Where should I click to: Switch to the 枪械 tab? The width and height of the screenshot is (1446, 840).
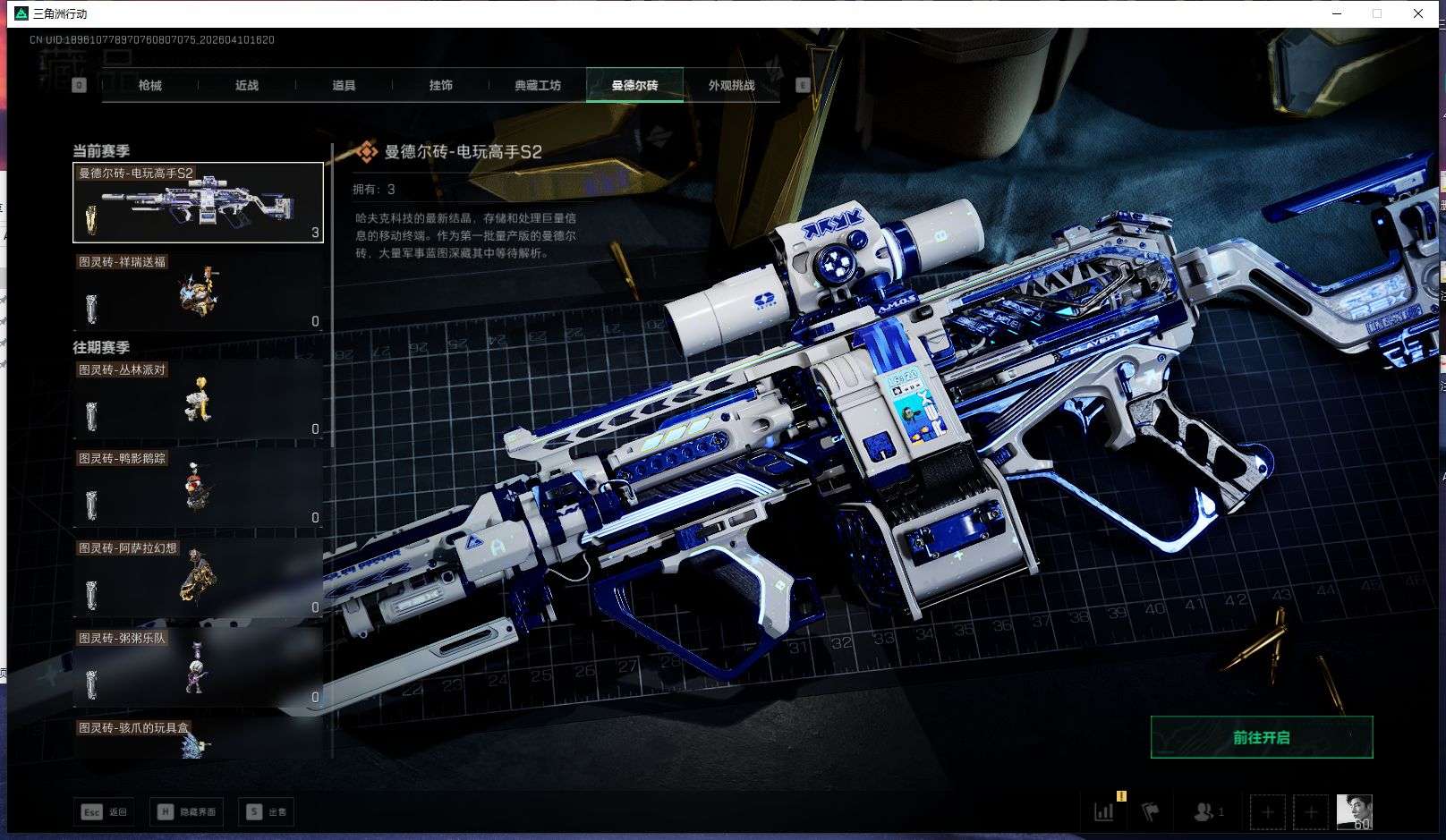tap(150, 86)
